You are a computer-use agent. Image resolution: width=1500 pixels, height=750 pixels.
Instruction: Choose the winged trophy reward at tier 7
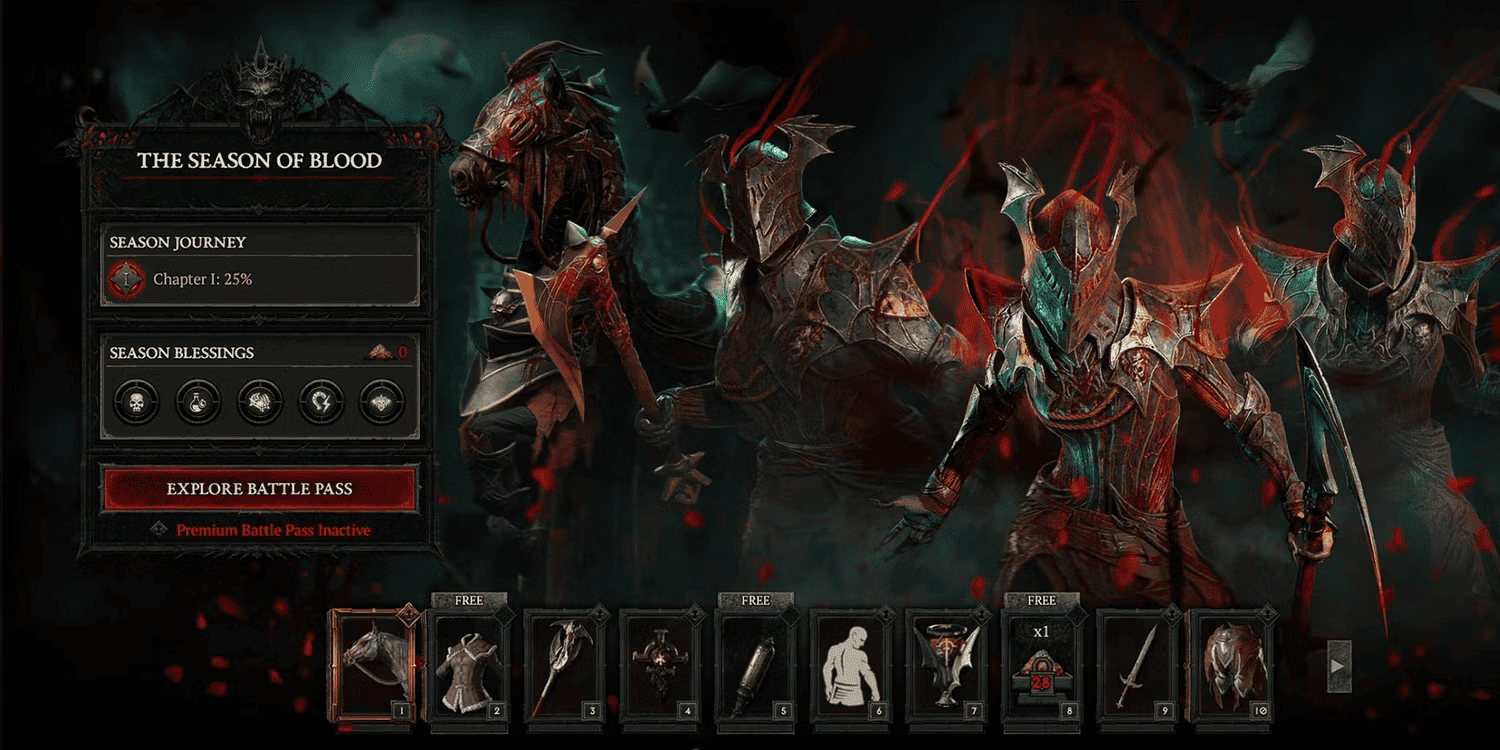[x=946, y=664]
